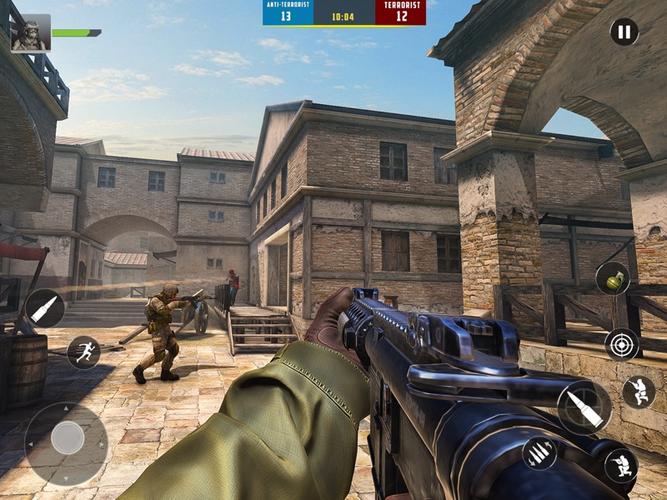
Task: Fire using the large bullet button with crosshair ring
Action: (584, 407)
